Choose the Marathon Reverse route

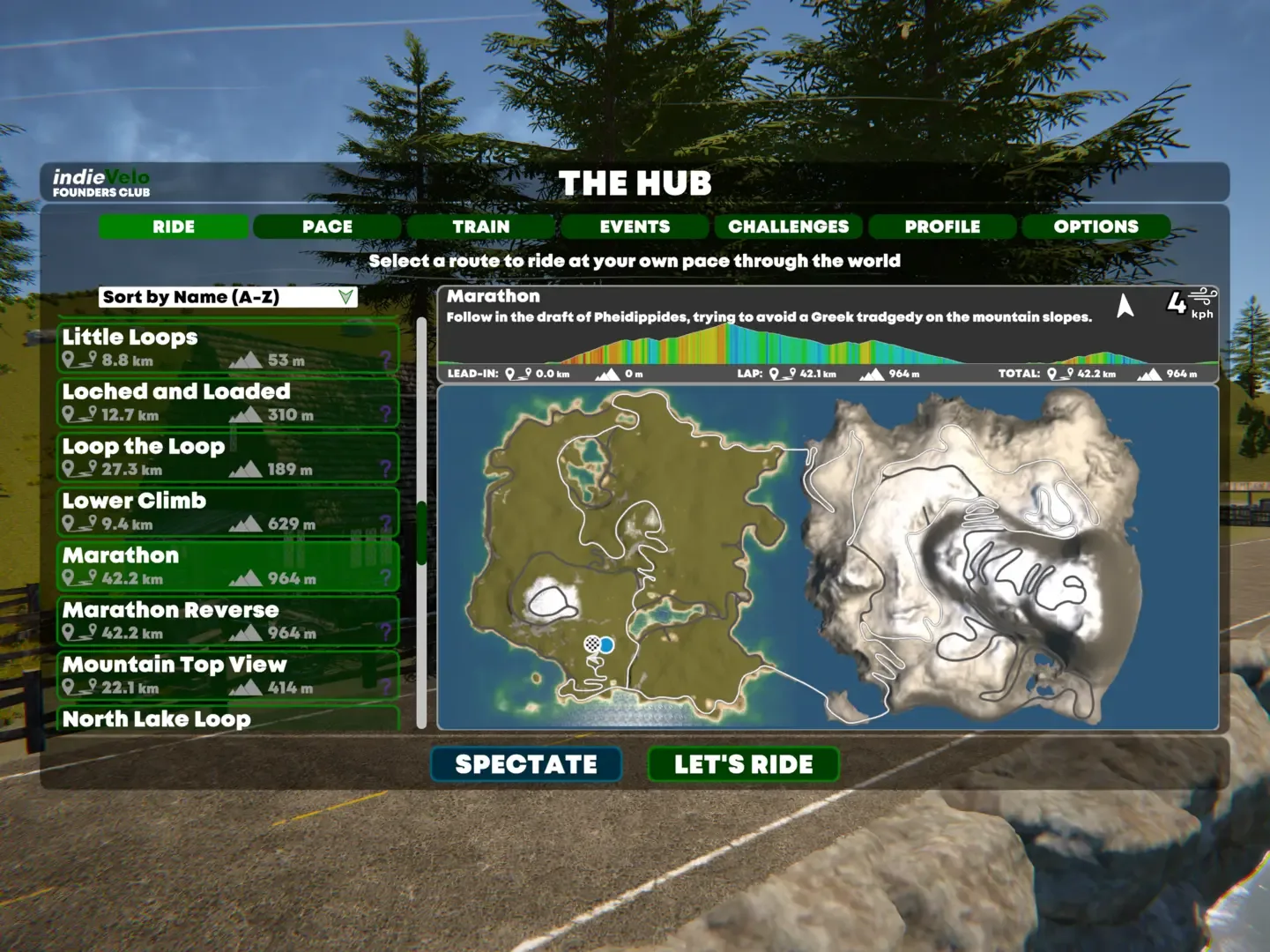[227, 621]
